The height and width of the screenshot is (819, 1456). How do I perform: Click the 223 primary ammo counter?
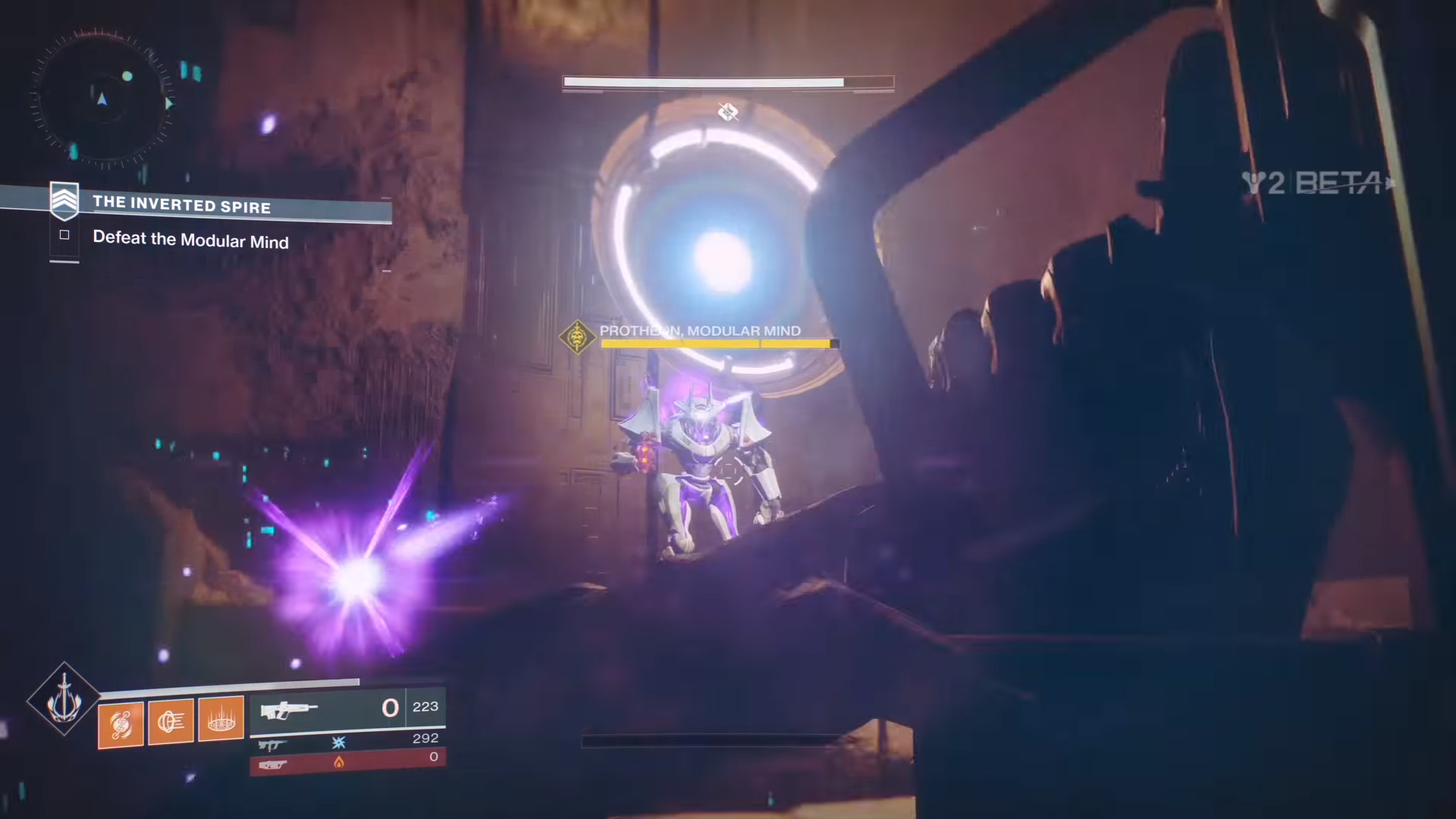[425, 706]
